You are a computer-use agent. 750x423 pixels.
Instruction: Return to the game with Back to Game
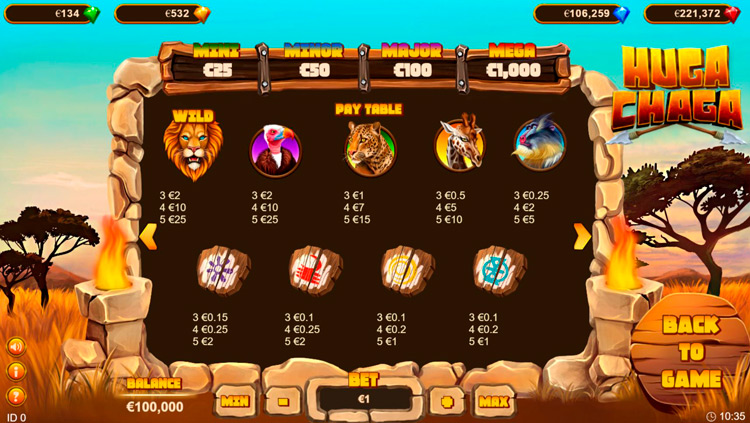coord(691,352)
